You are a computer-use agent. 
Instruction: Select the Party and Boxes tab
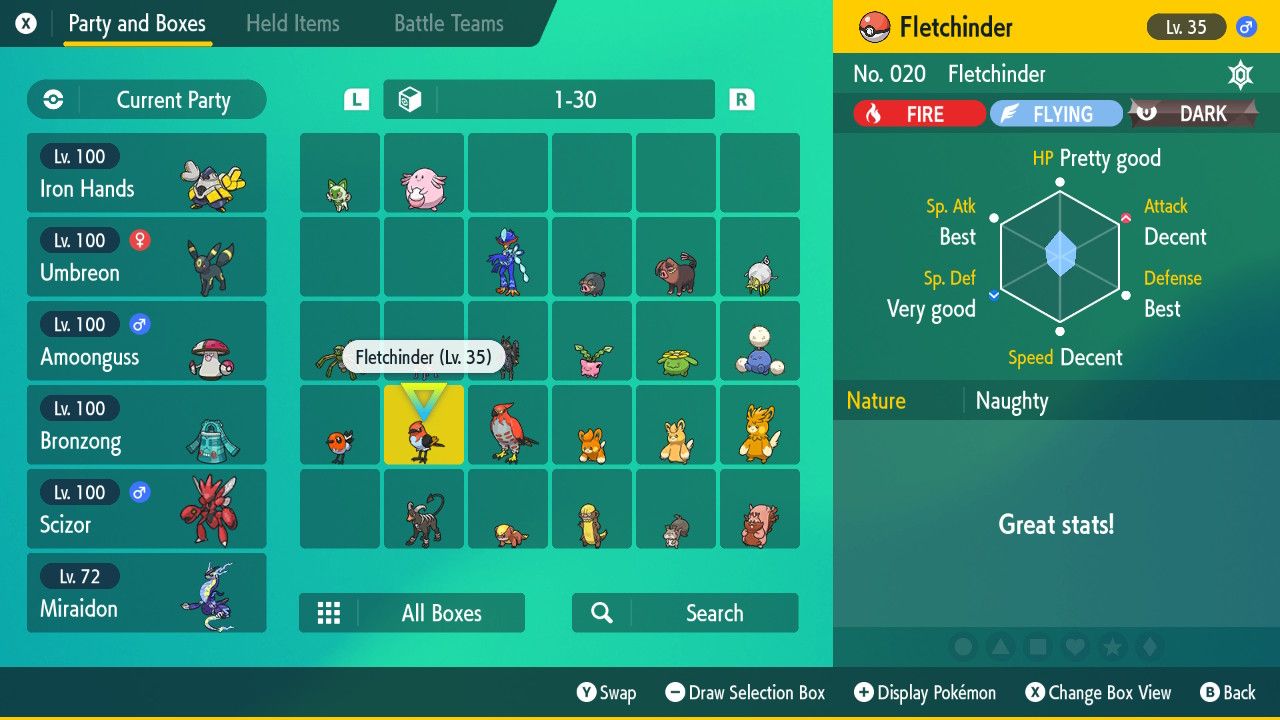click(137, 24)
